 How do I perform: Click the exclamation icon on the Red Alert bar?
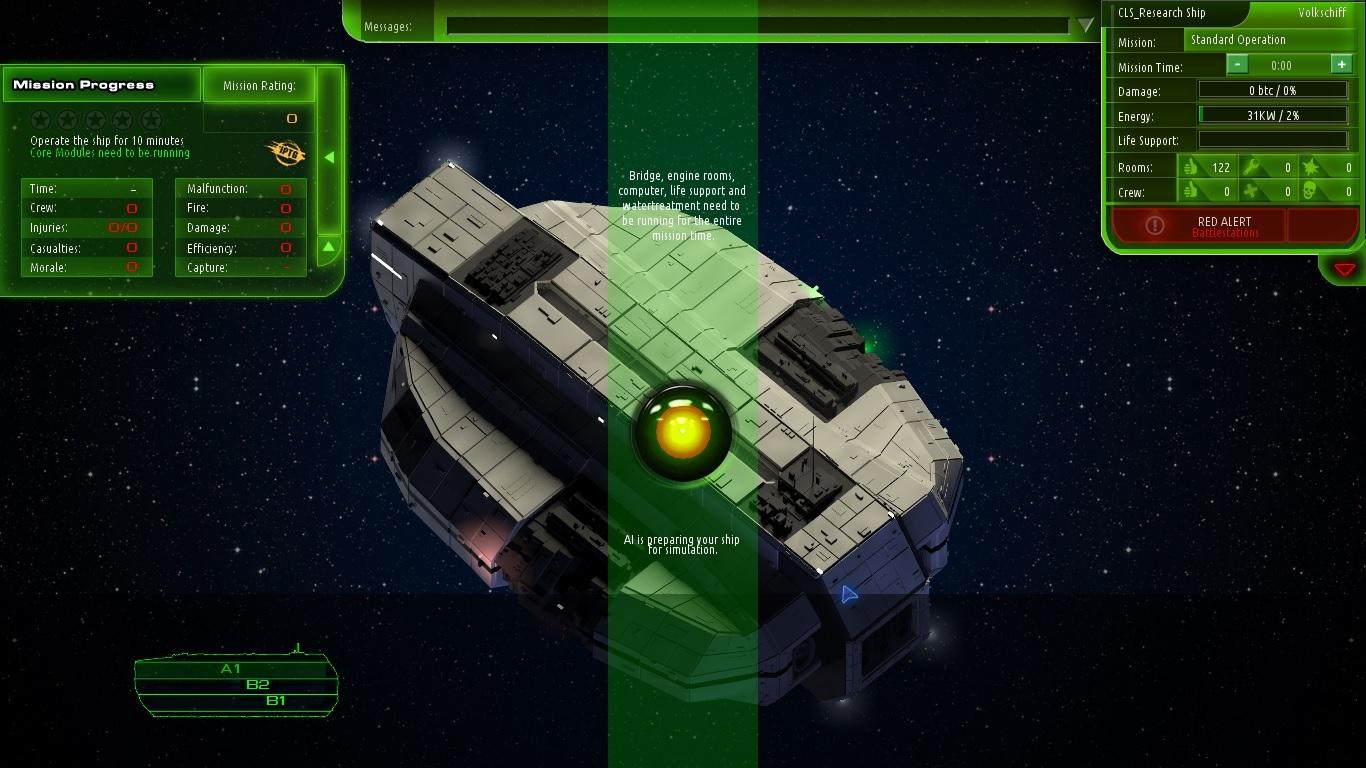pos(1155,224)
